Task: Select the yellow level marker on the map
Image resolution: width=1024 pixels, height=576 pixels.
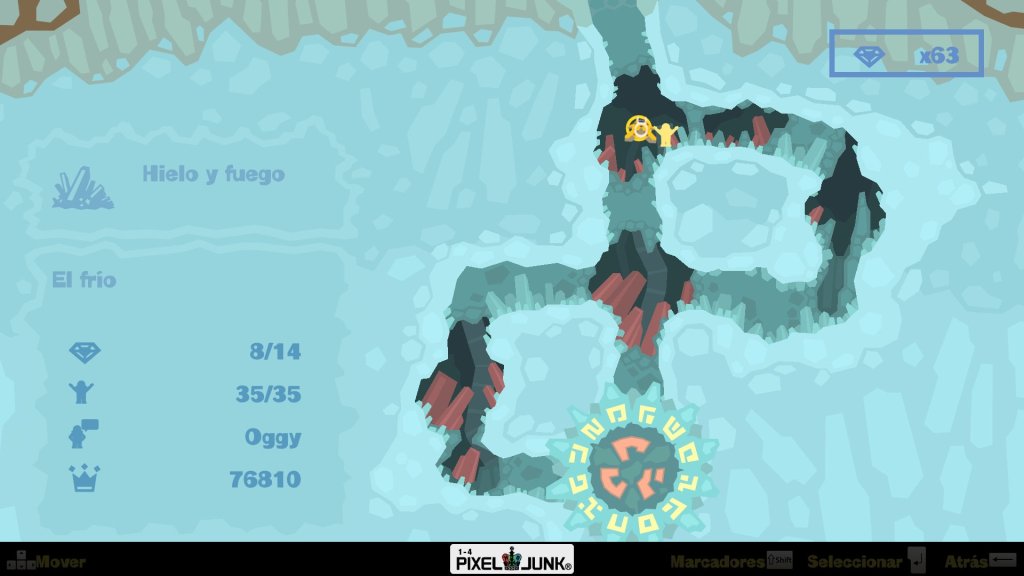Action: tap(640, 129)
